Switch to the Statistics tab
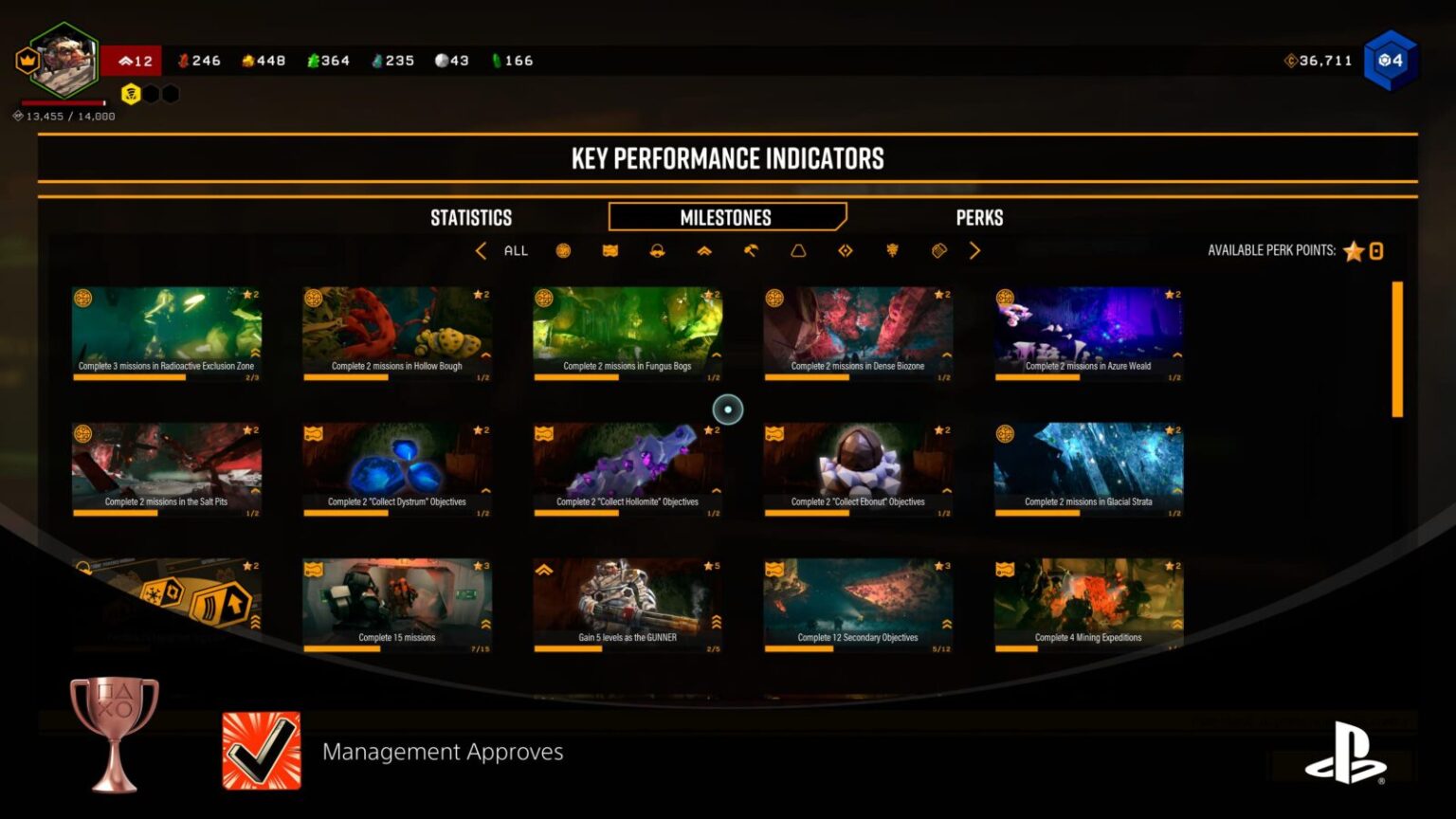 coord(471,217)
